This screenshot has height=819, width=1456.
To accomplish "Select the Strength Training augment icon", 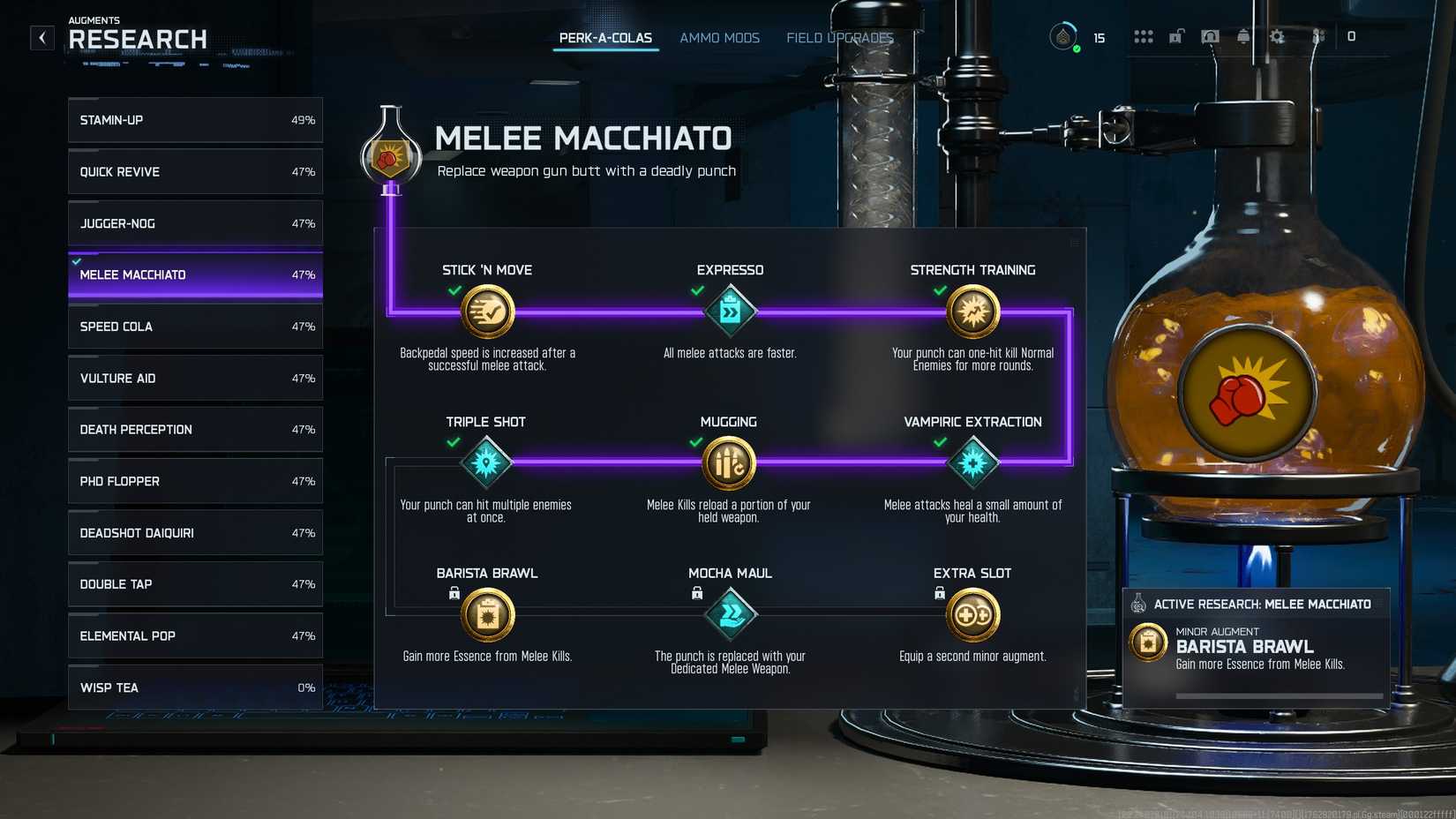I will coord(973,311).
